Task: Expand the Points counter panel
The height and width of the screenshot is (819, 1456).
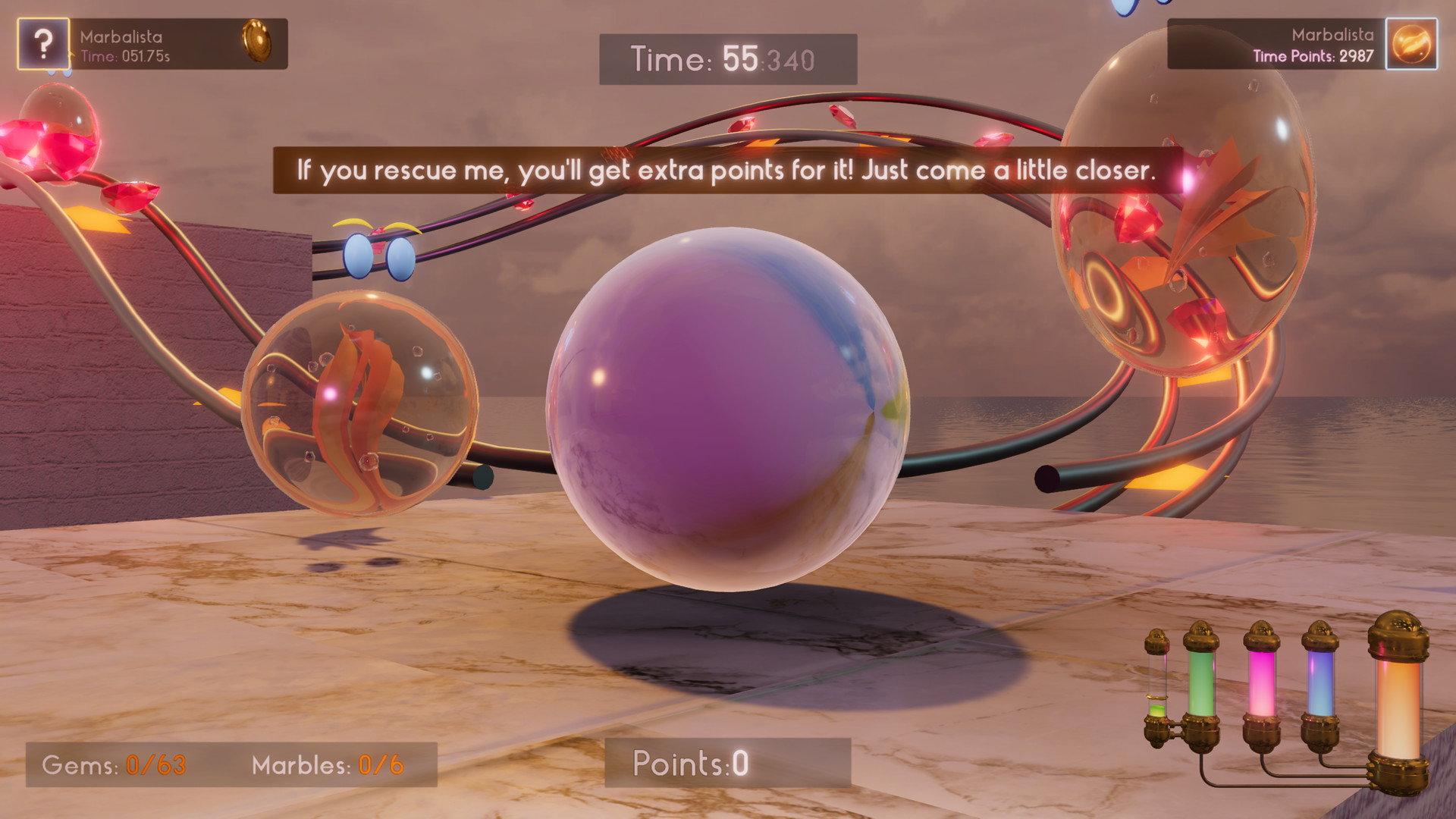Action: click(692, 764)
